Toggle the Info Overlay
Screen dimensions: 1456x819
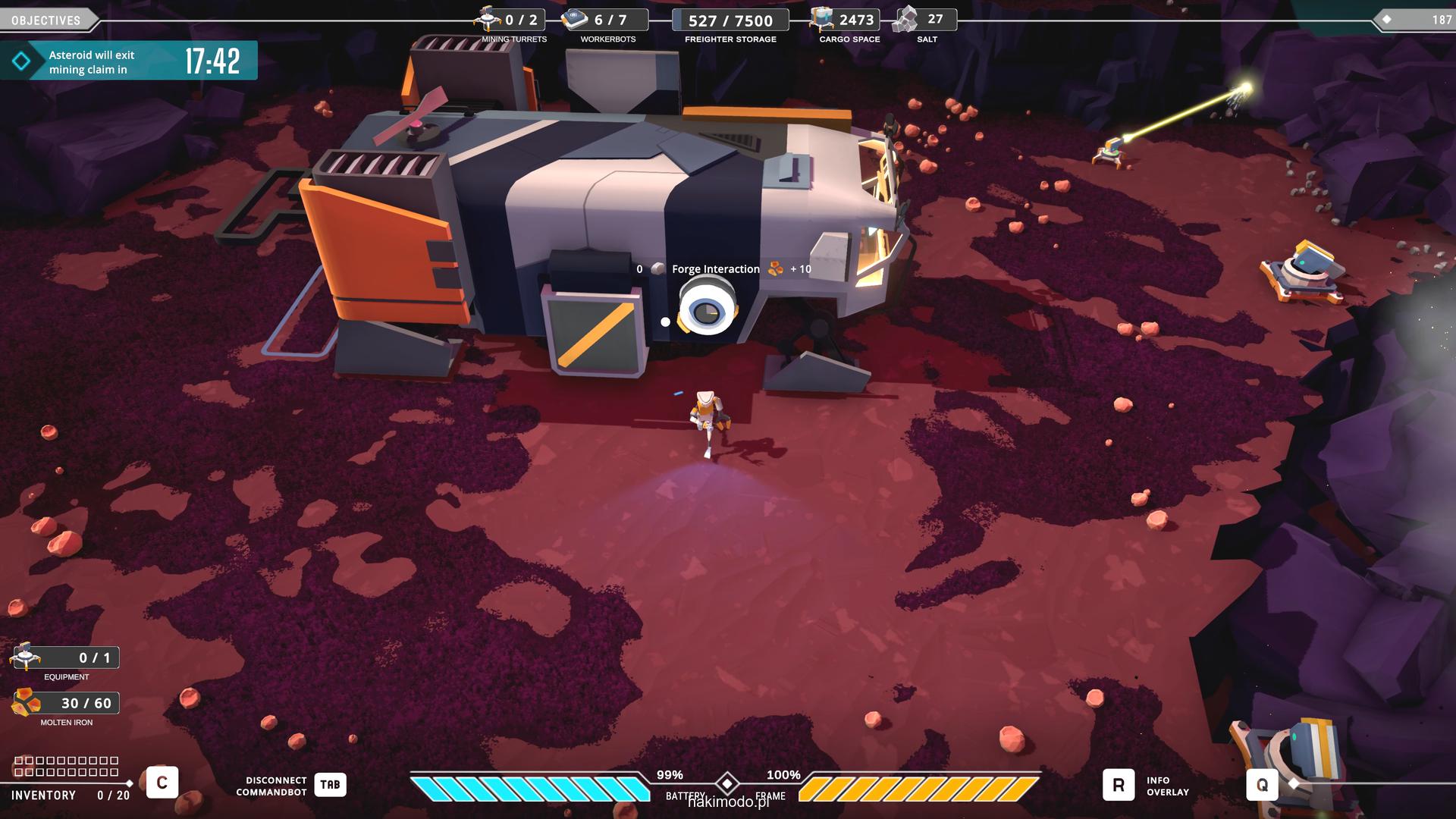[1119, 785]
